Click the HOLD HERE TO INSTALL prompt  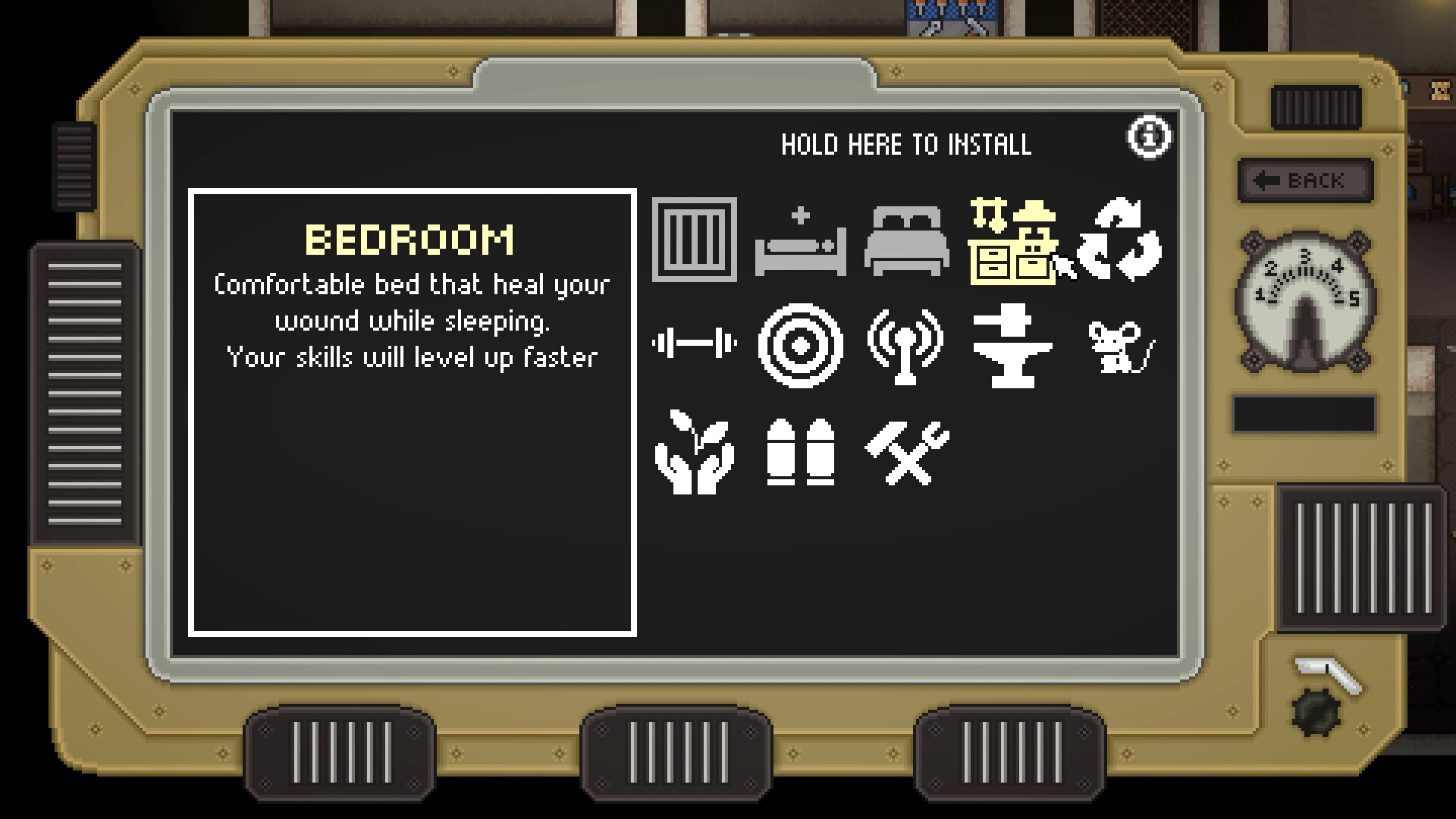906,144
